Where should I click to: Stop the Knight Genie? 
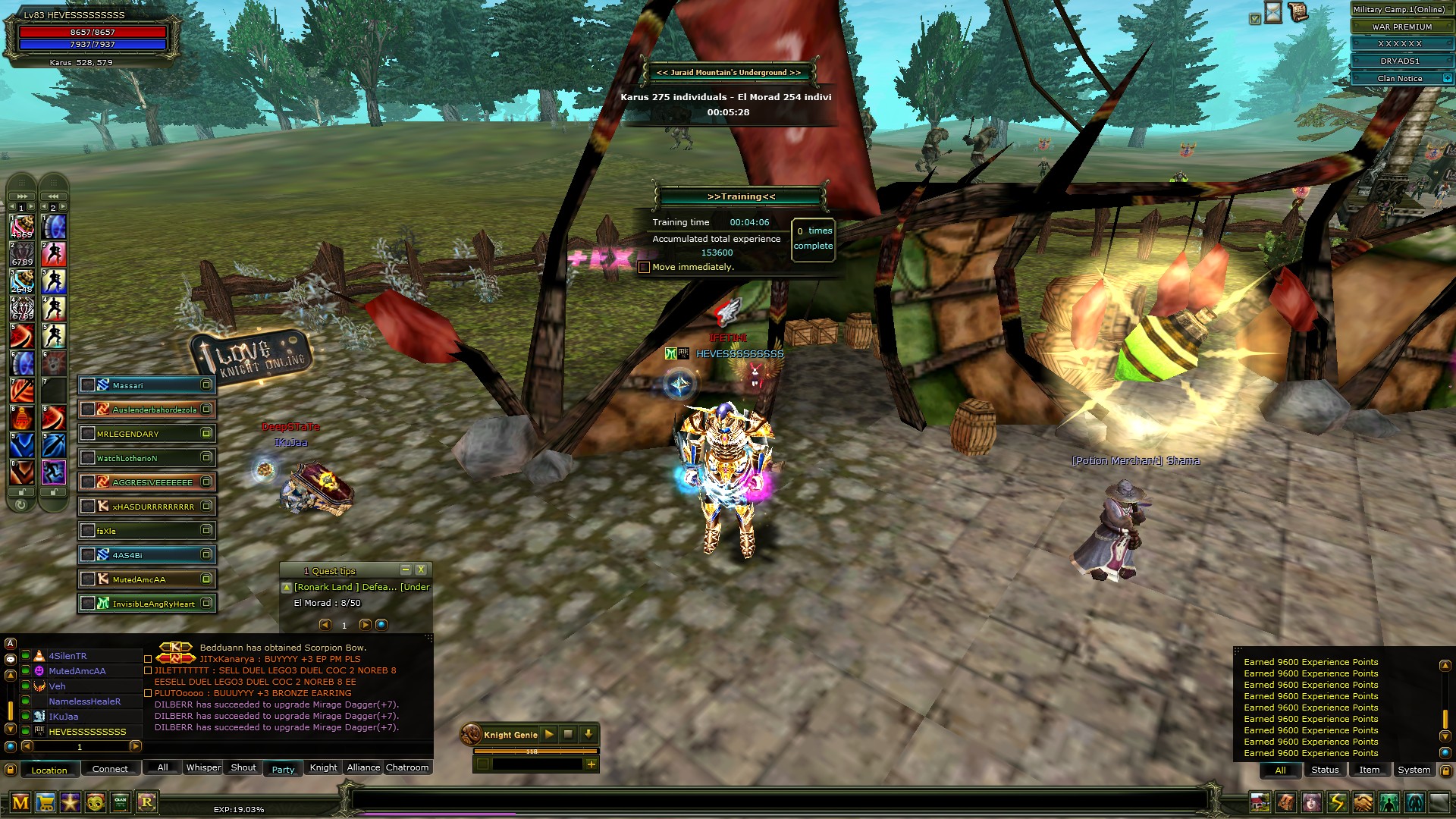click(568, 734)
